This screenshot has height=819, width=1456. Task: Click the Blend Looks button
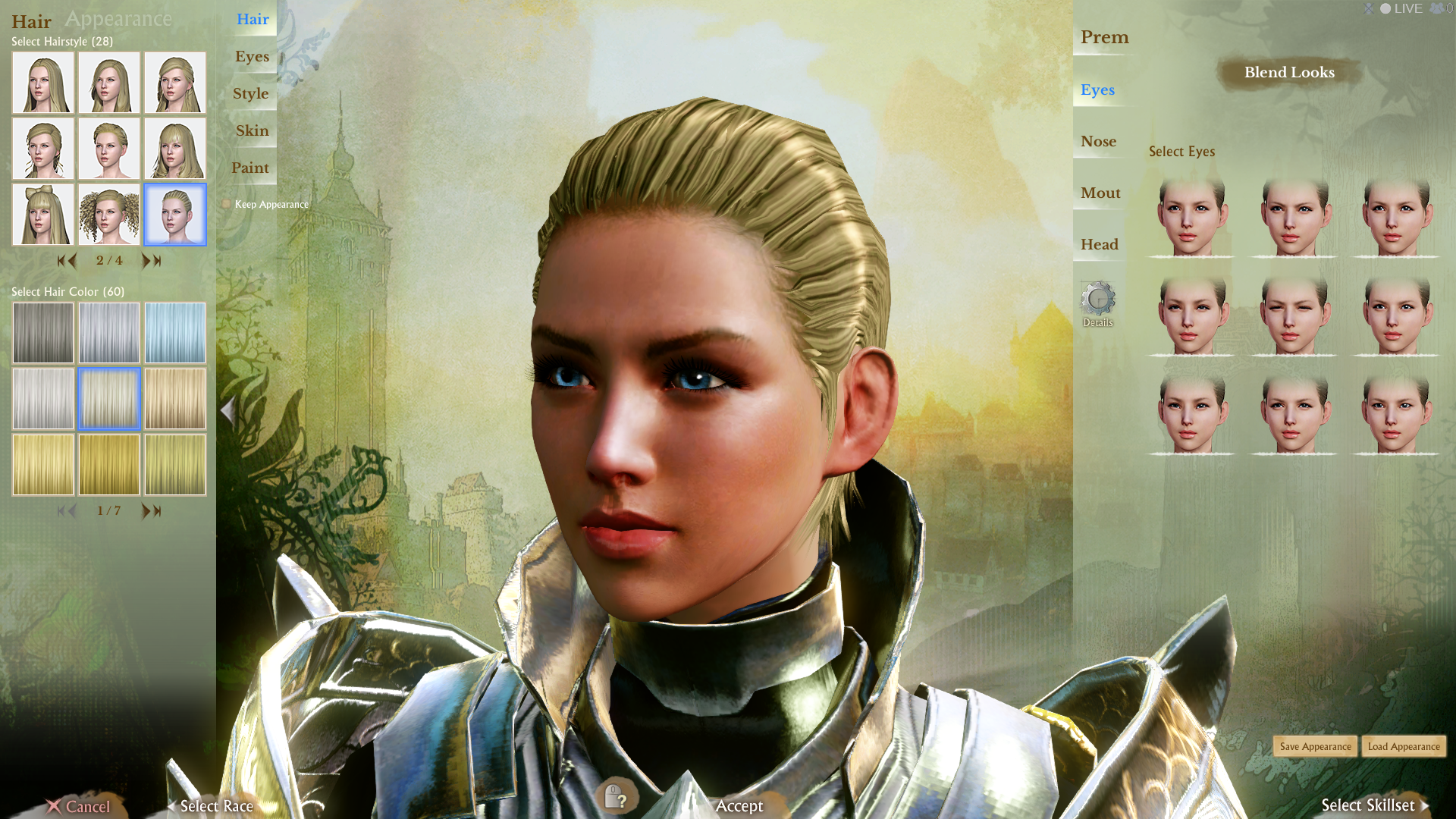tap(1289, 73)
